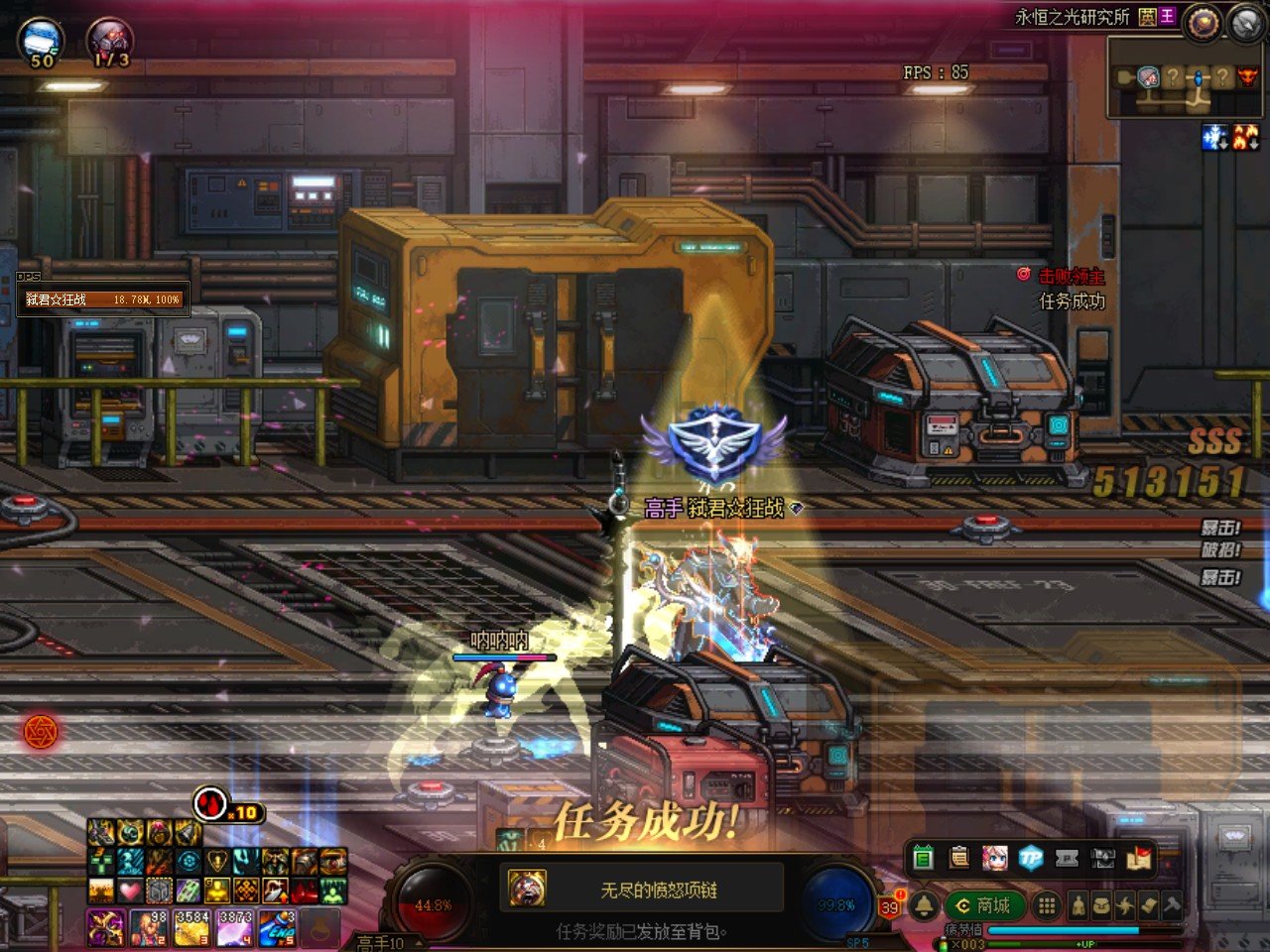This screenshot has width=1270, height=952.
Task: Open the green calendar event icon
Action: pyautogui.click(x=924, y=858)
